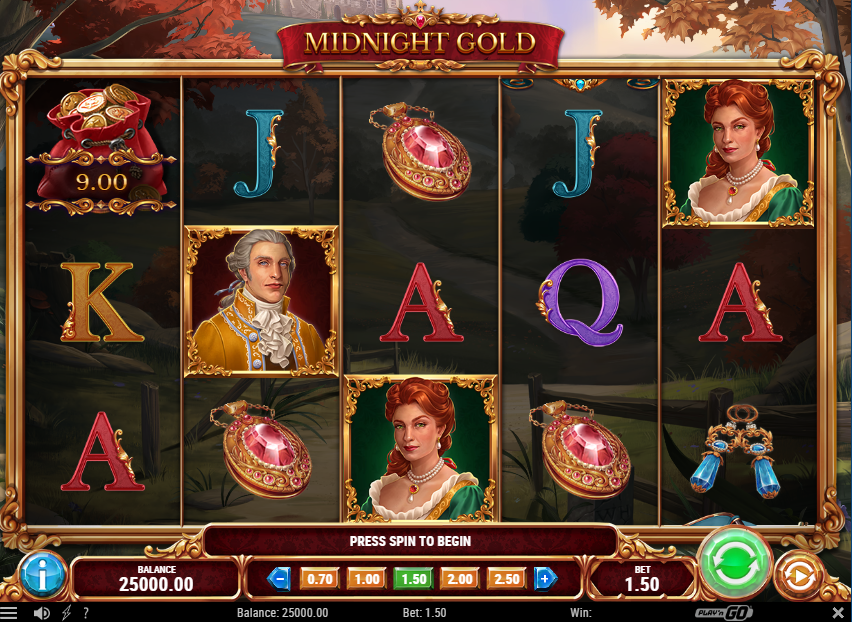This screenshot has width=852, height=622.
Task: Open help with the question mark icon
Action: click(86, 612)
